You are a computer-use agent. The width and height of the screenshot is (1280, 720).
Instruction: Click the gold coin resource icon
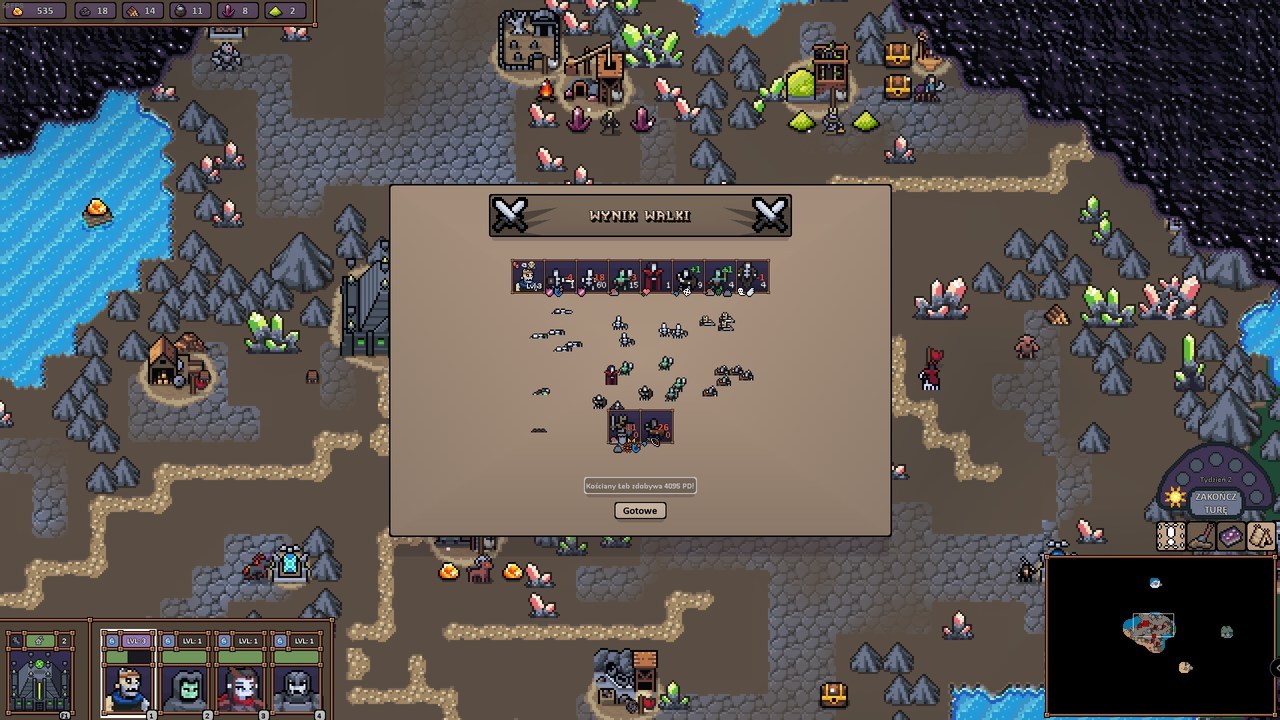[15, 13]
